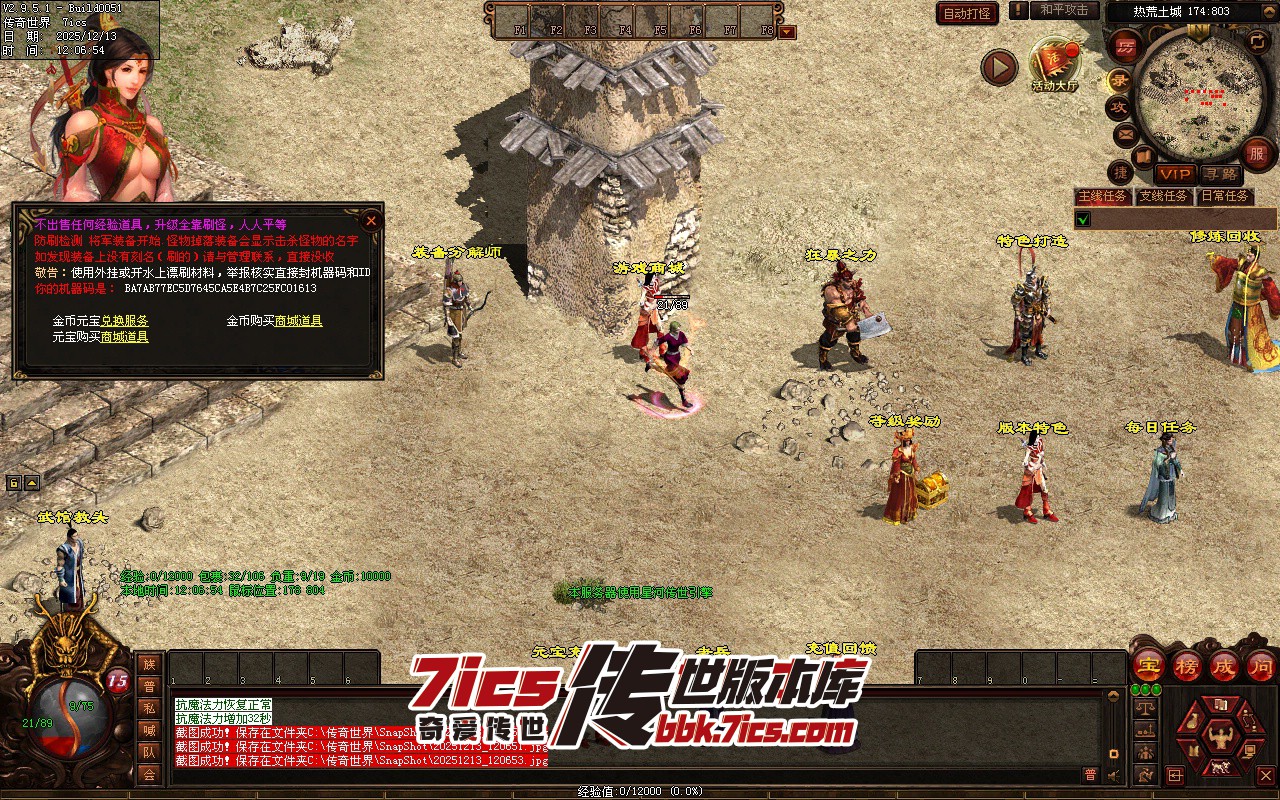Open the VIP panel
Screen dimensions: 1280x800
tap(1175, 174)
